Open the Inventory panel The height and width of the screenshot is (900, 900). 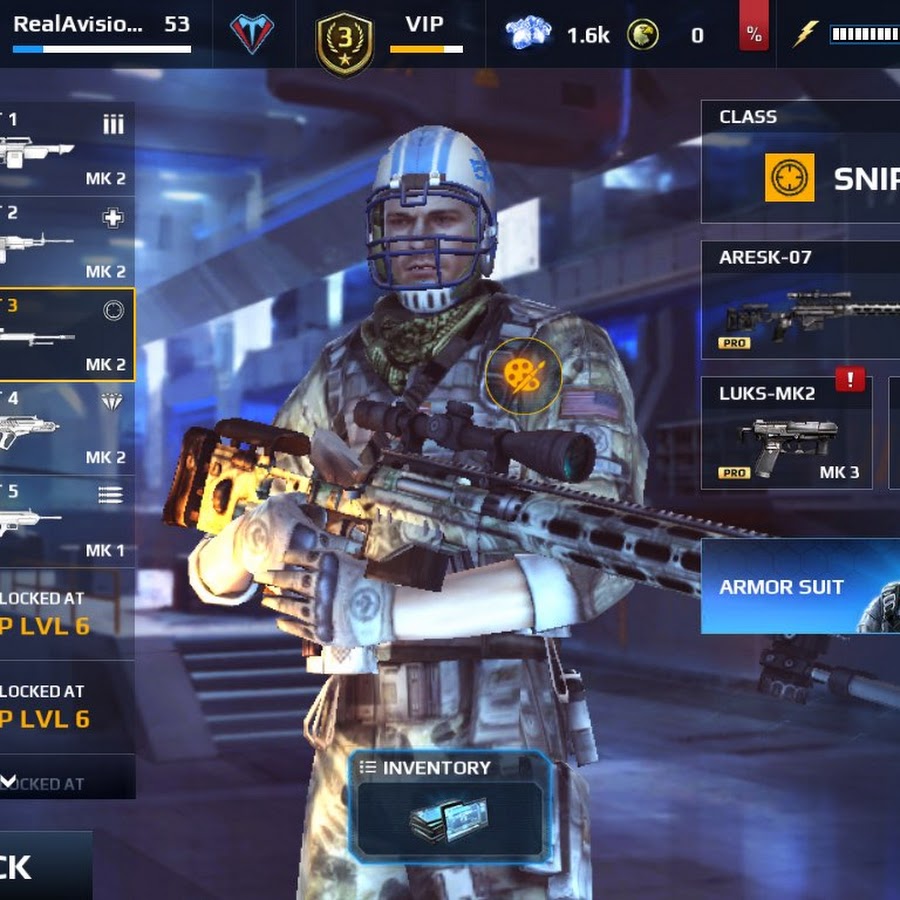click(x=450, y=805)
